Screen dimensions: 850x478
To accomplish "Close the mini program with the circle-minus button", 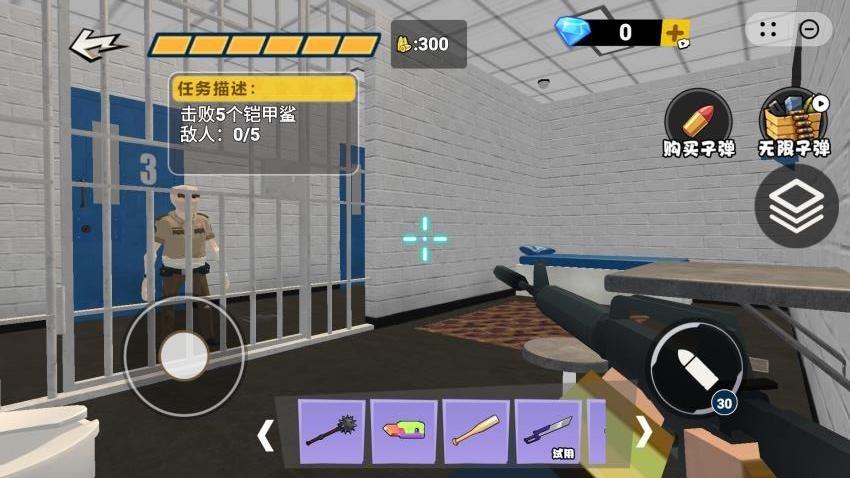I will tap(809, 30).
